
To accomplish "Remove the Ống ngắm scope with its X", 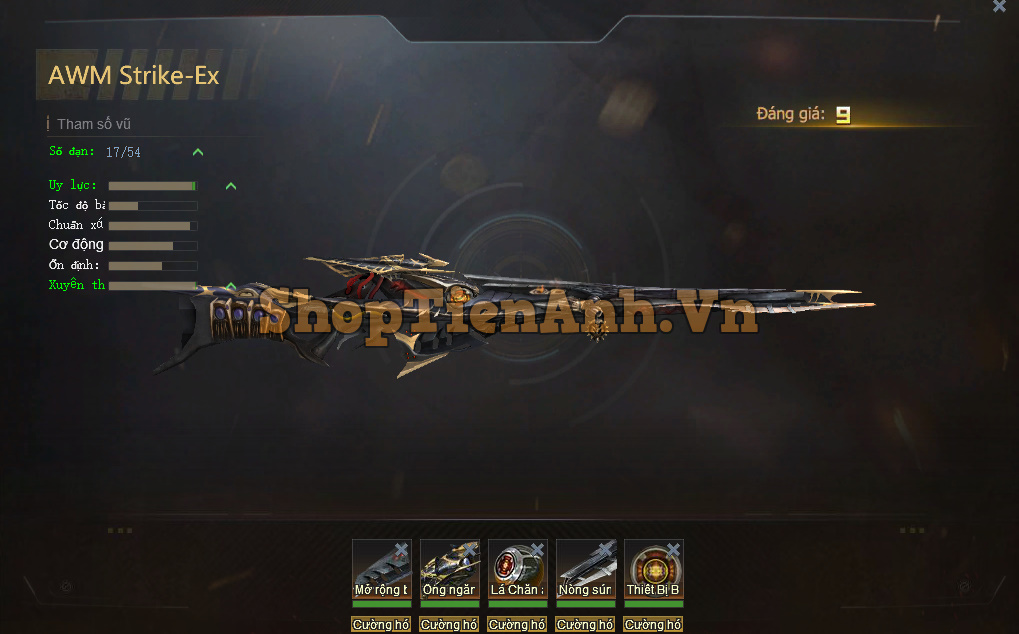I will tap(470, 549).
